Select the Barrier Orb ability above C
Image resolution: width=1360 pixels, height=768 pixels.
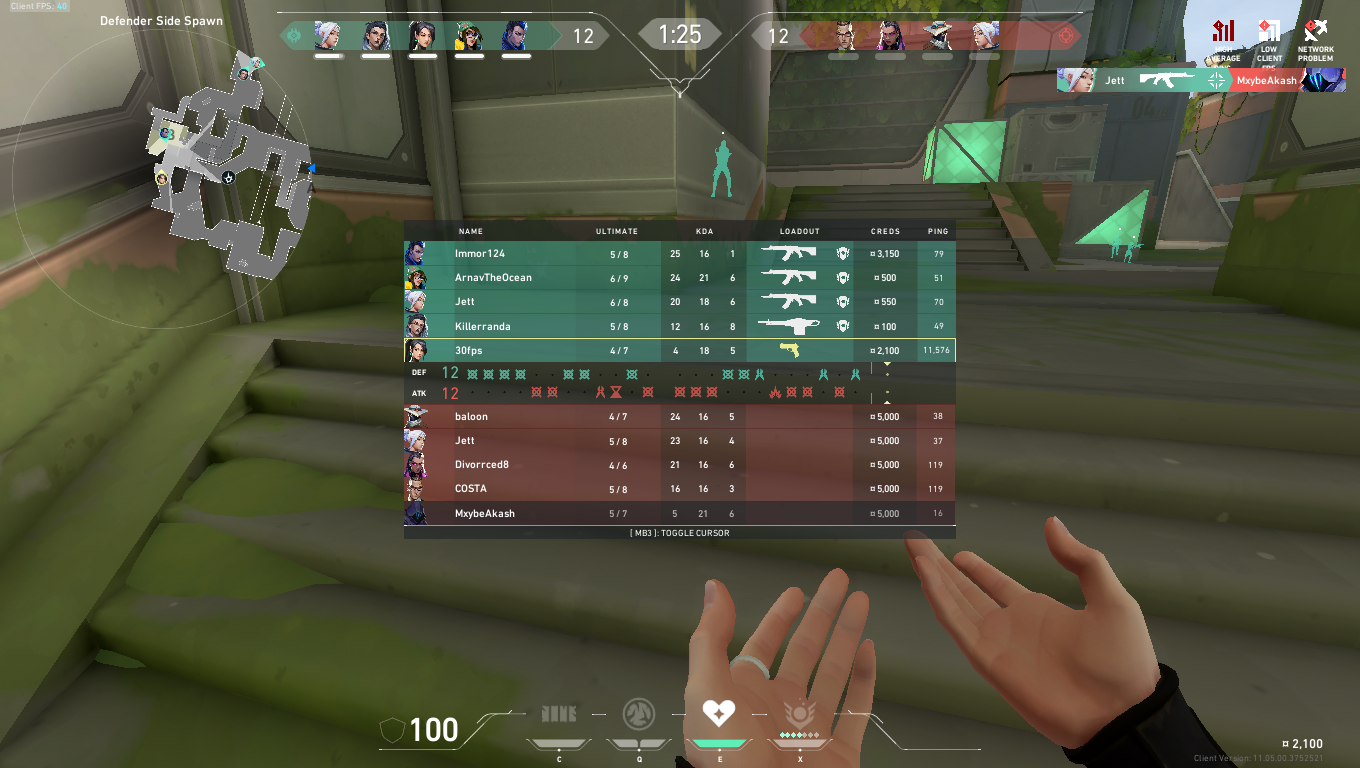[559, 714]
